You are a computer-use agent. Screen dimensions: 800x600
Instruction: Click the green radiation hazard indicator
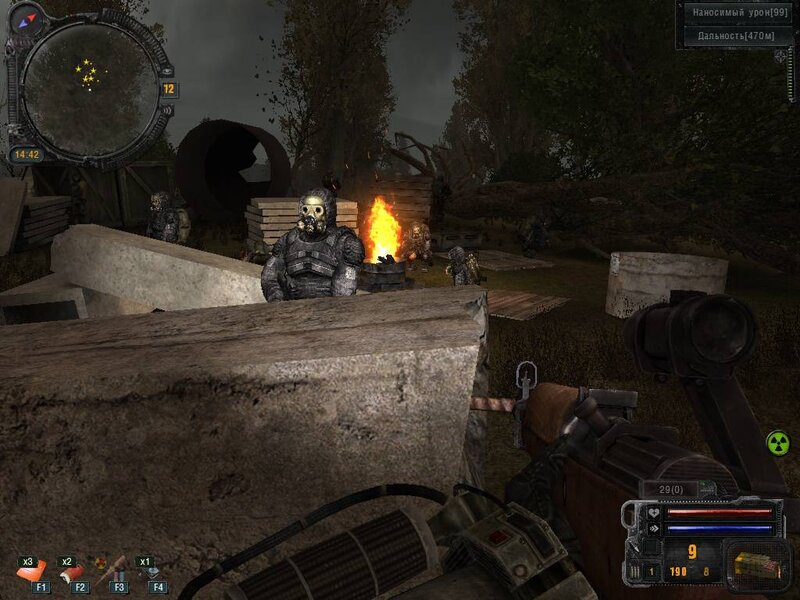[x=777, y=442]
